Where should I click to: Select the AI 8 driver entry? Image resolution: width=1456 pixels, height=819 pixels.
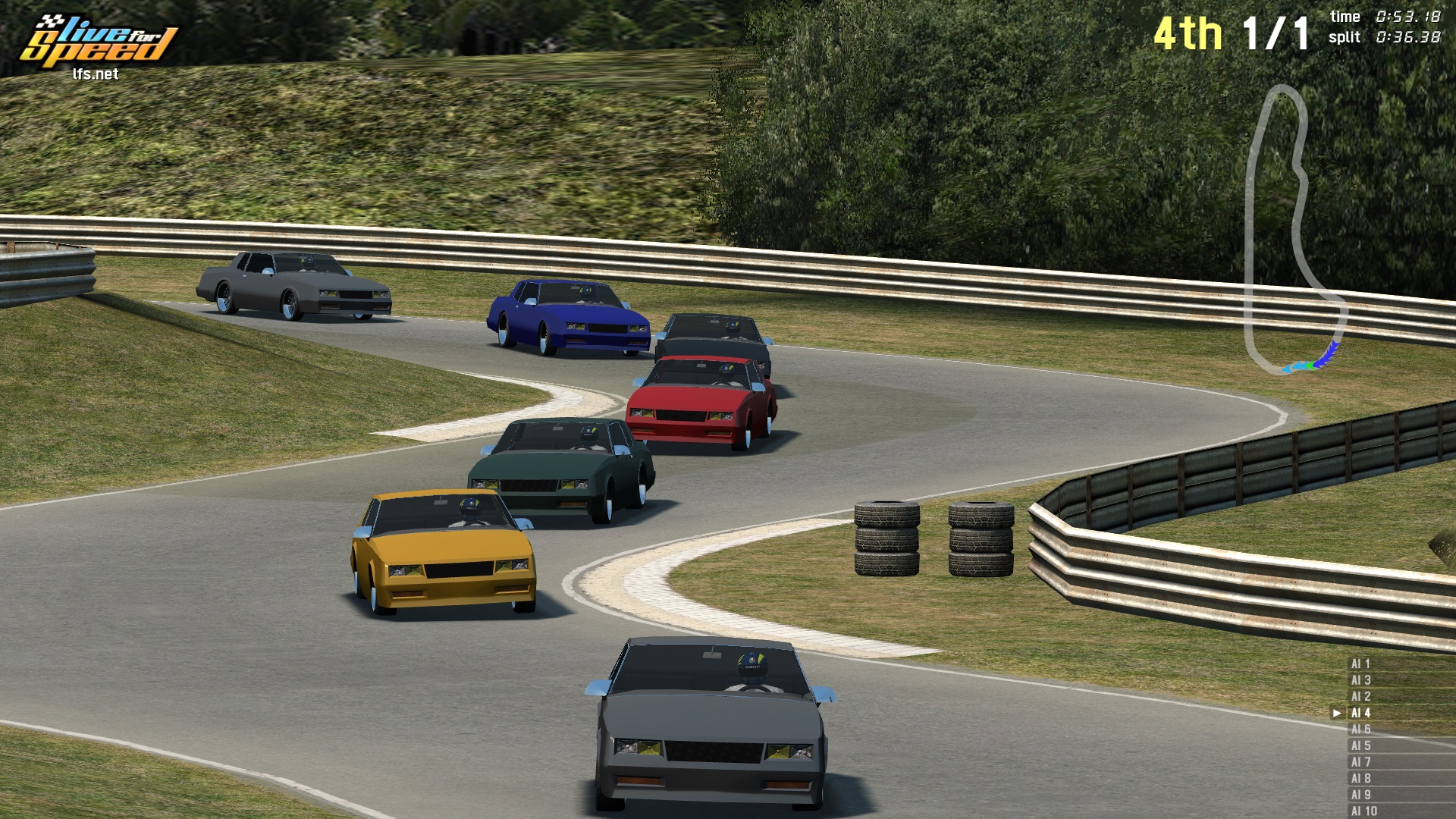tap(1360, 778)
